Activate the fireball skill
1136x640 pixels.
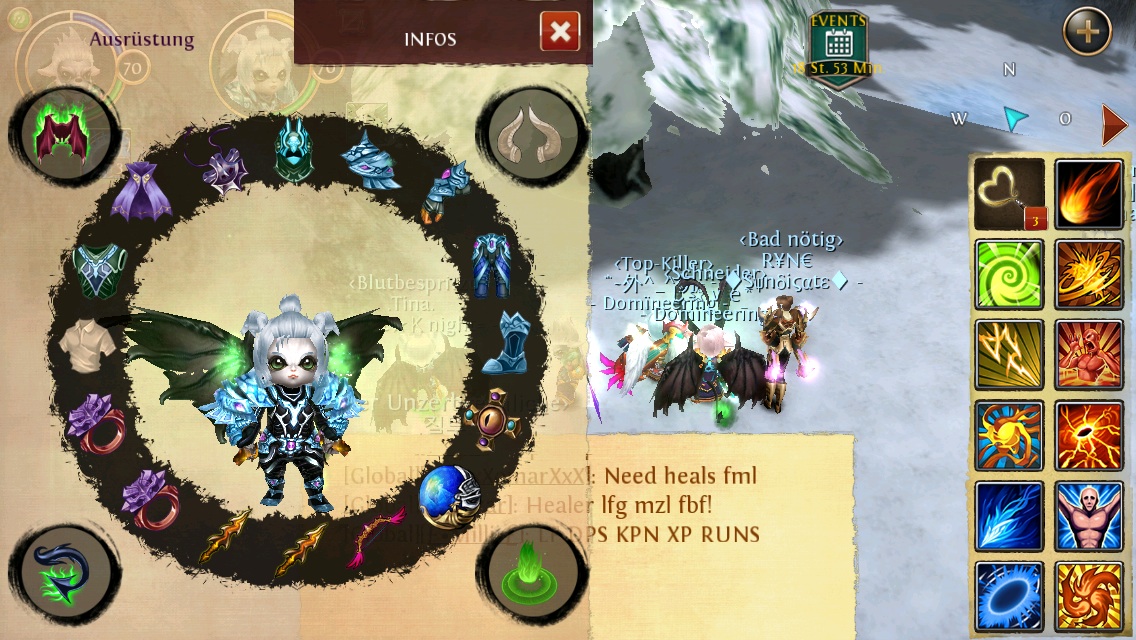(1089, 193)
